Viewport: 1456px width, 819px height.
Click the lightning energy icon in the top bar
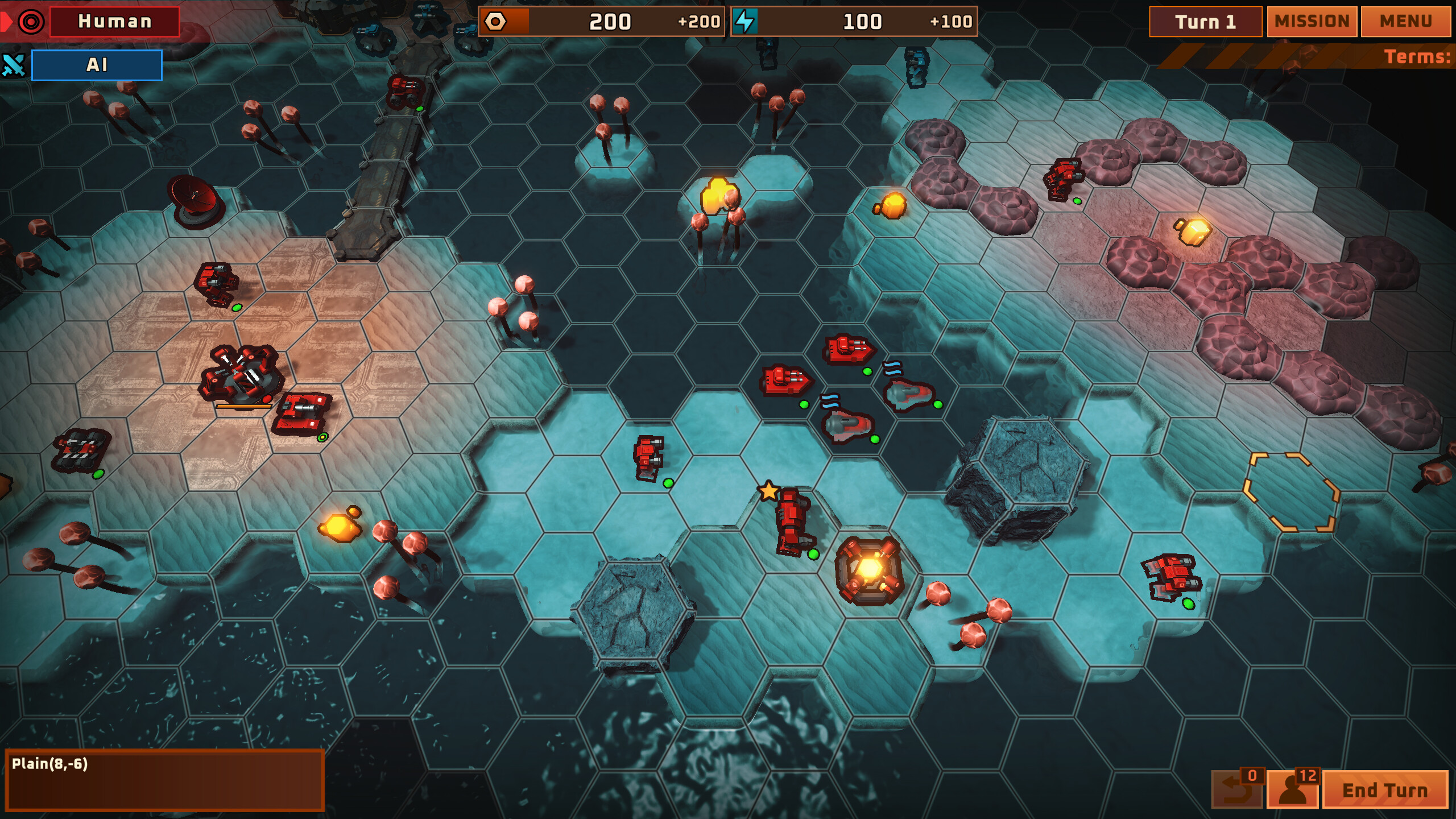tap(745, 22)
